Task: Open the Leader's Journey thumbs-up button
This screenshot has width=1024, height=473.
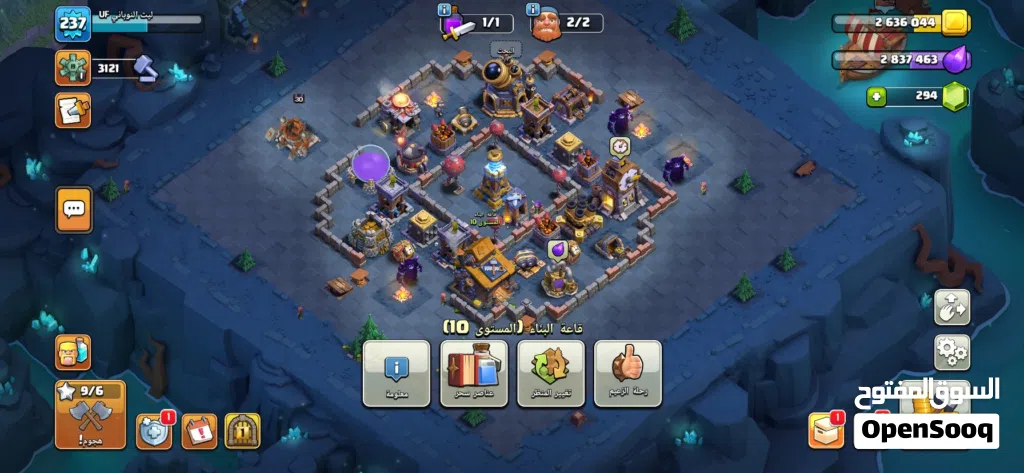Action: click(x=627, y=372)
